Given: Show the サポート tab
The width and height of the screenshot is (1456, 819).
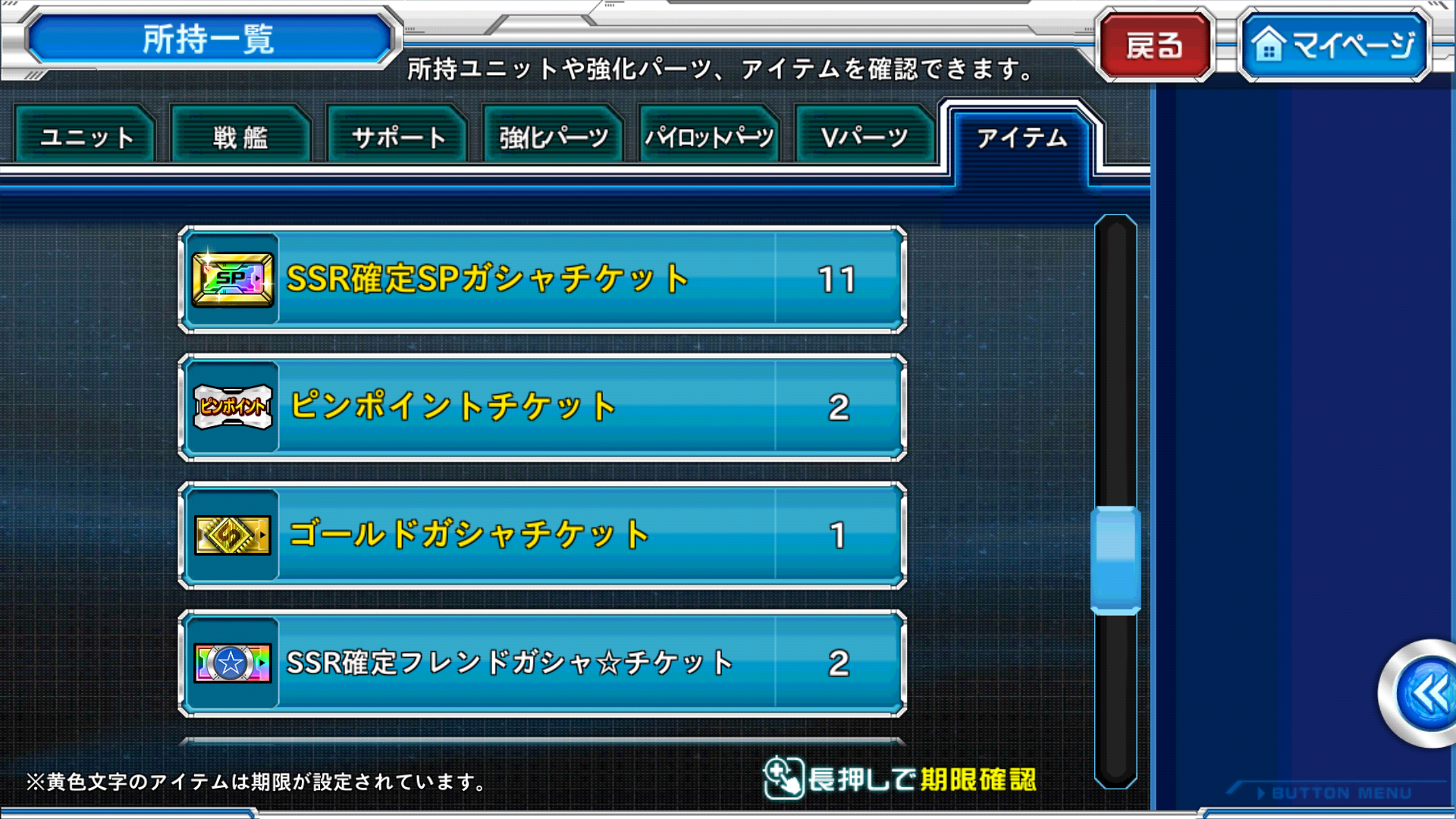Looking at the screenshot, I should coord(397,136).
